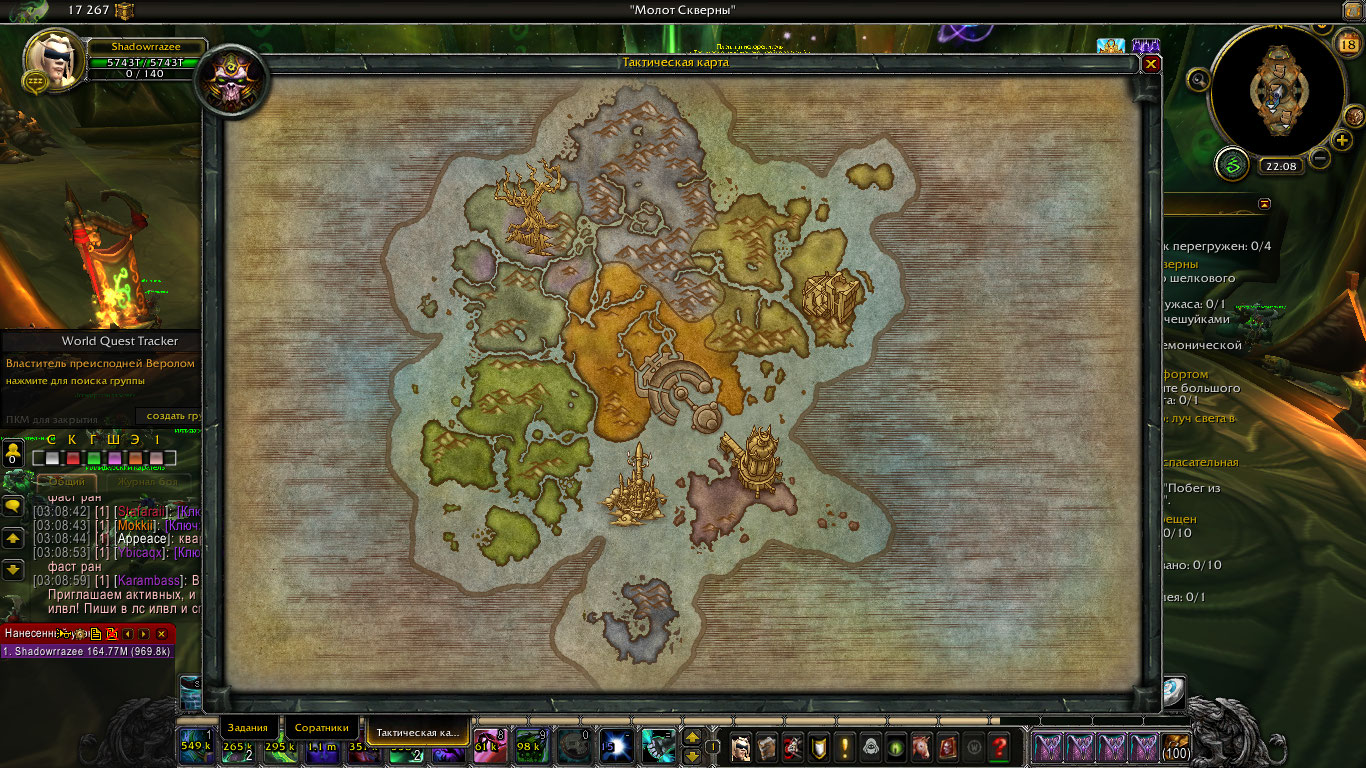Open the social friends button beside chat
The image size is (1366, 768).
coord(13,452)
